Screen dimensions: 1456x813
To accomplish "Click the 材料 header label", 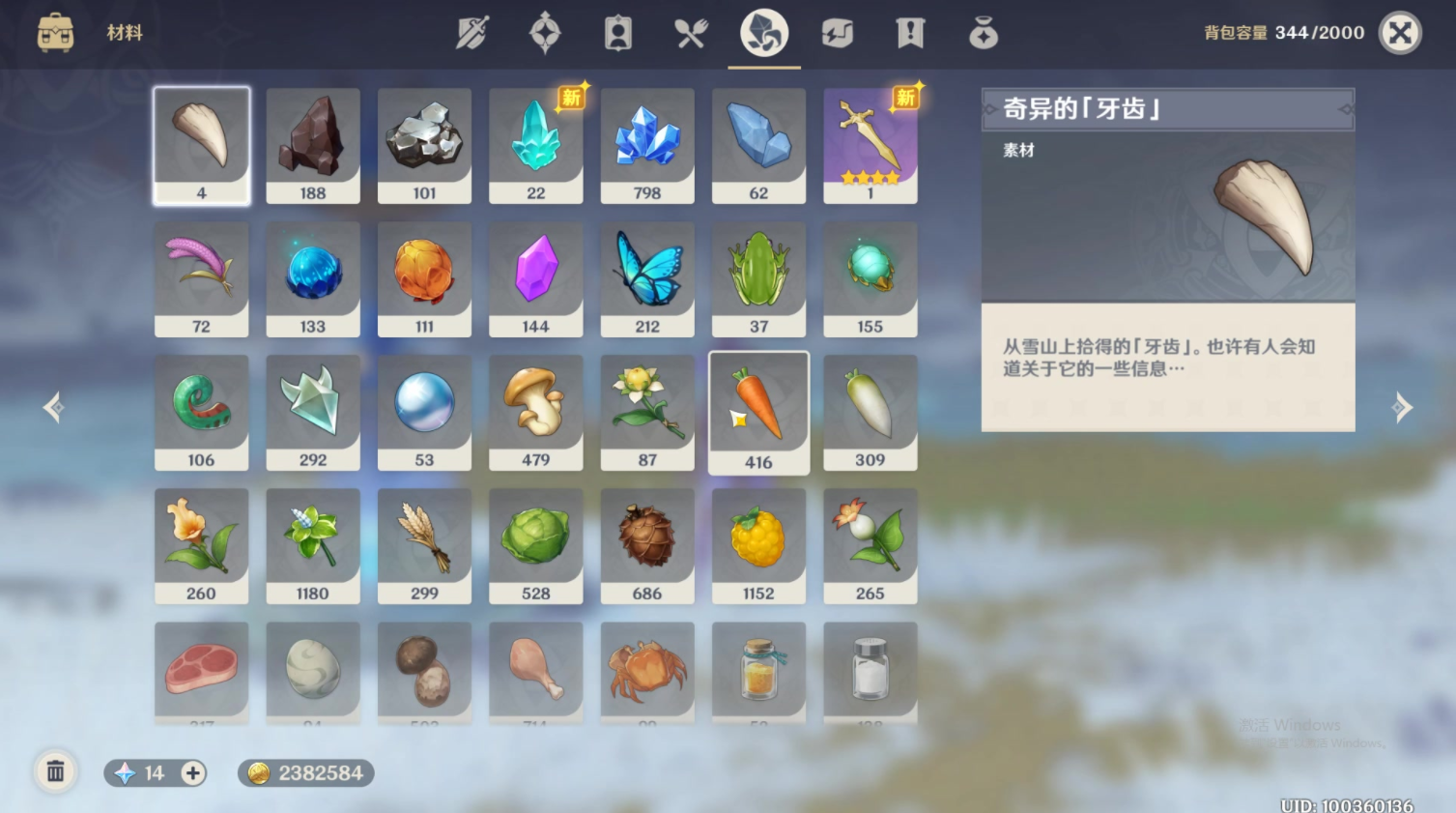I will click(x=124, y=32).
